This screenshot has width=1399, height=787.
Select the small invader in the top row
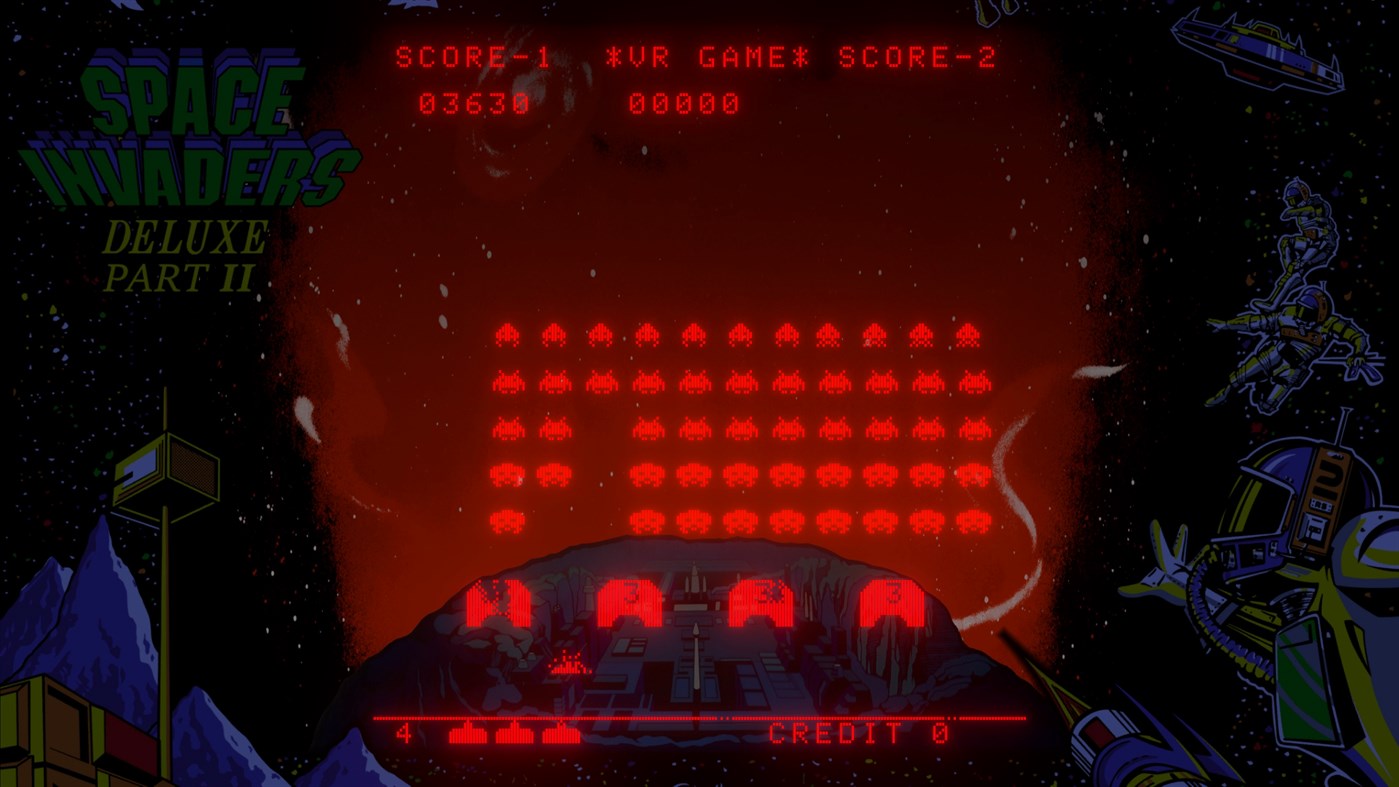505,332
